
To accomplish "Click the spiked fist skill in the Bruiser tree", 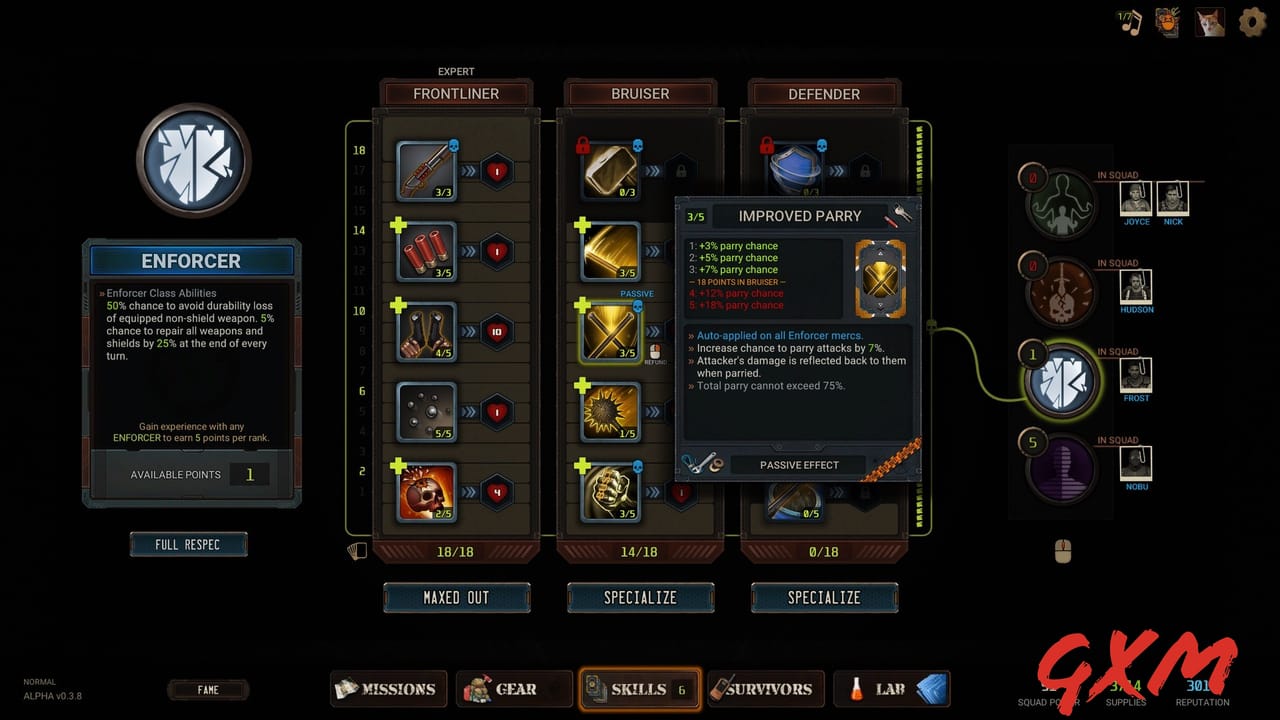I will point(609,491).
